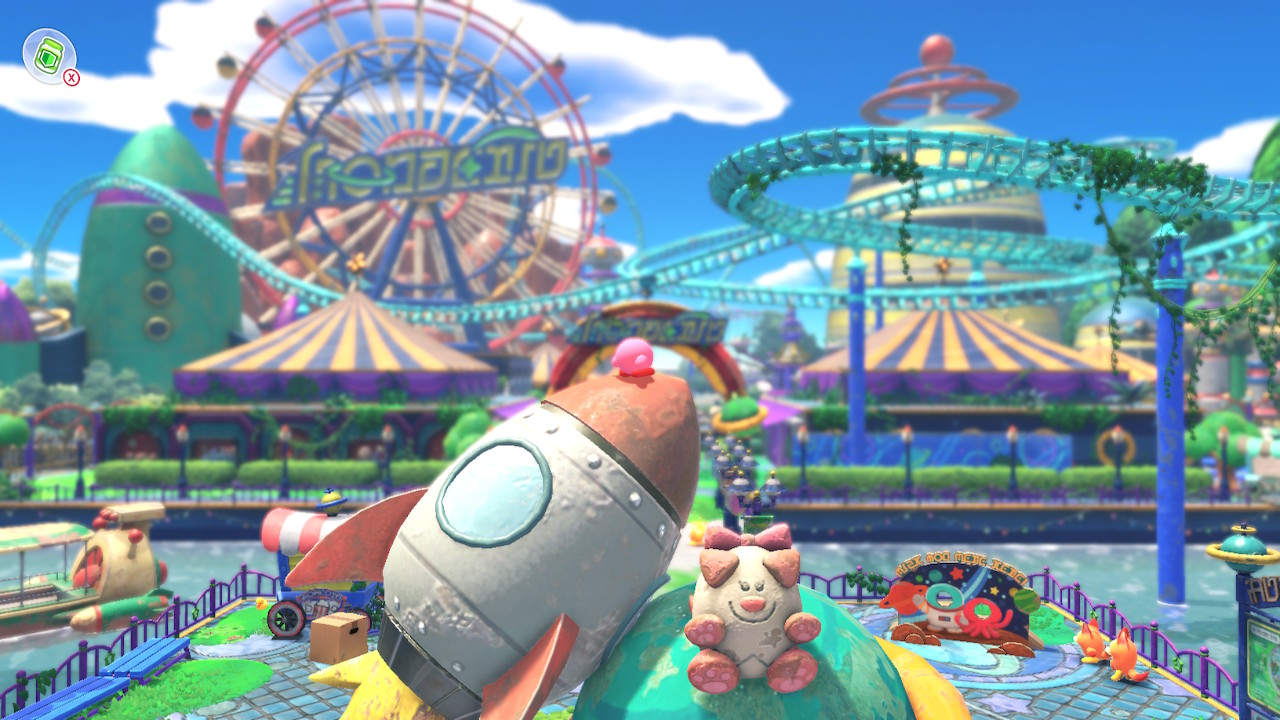Viewport: 1280px width, 720px height.
Task: Use the stocked green jar item
Action: 49,56
